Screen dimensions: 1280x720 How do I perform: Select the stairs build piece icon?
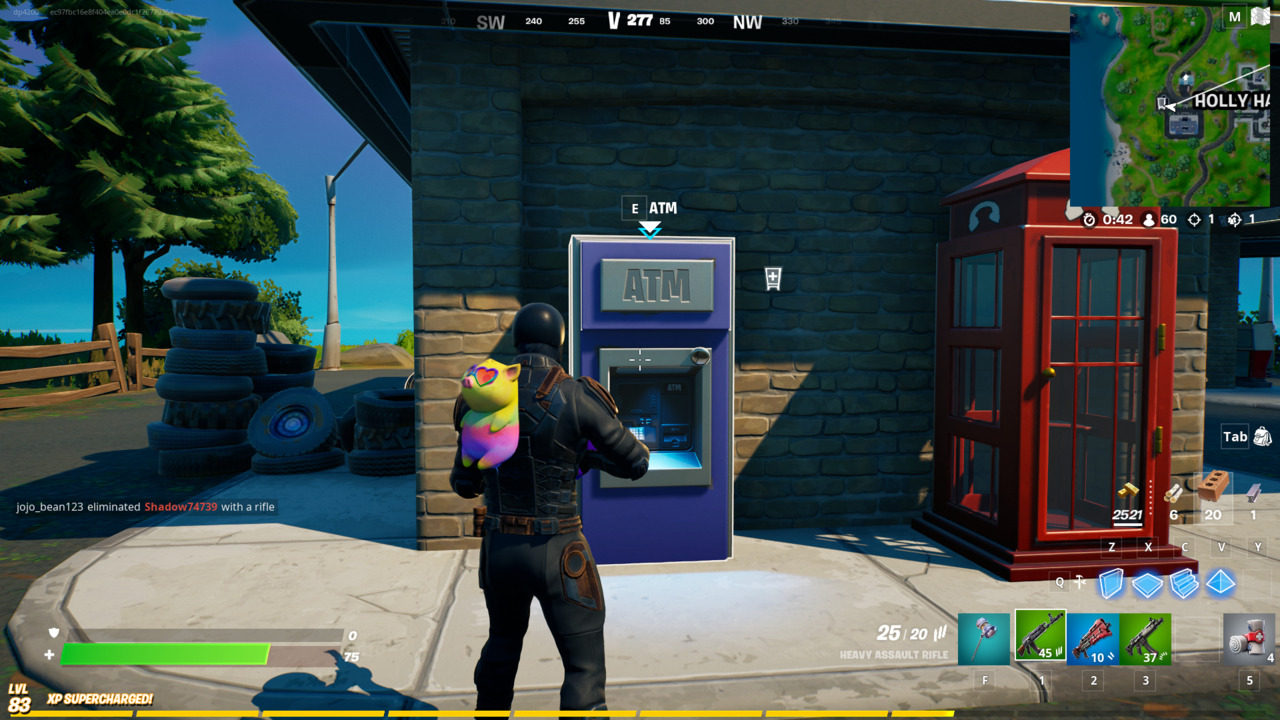(x=1183, y=583)
